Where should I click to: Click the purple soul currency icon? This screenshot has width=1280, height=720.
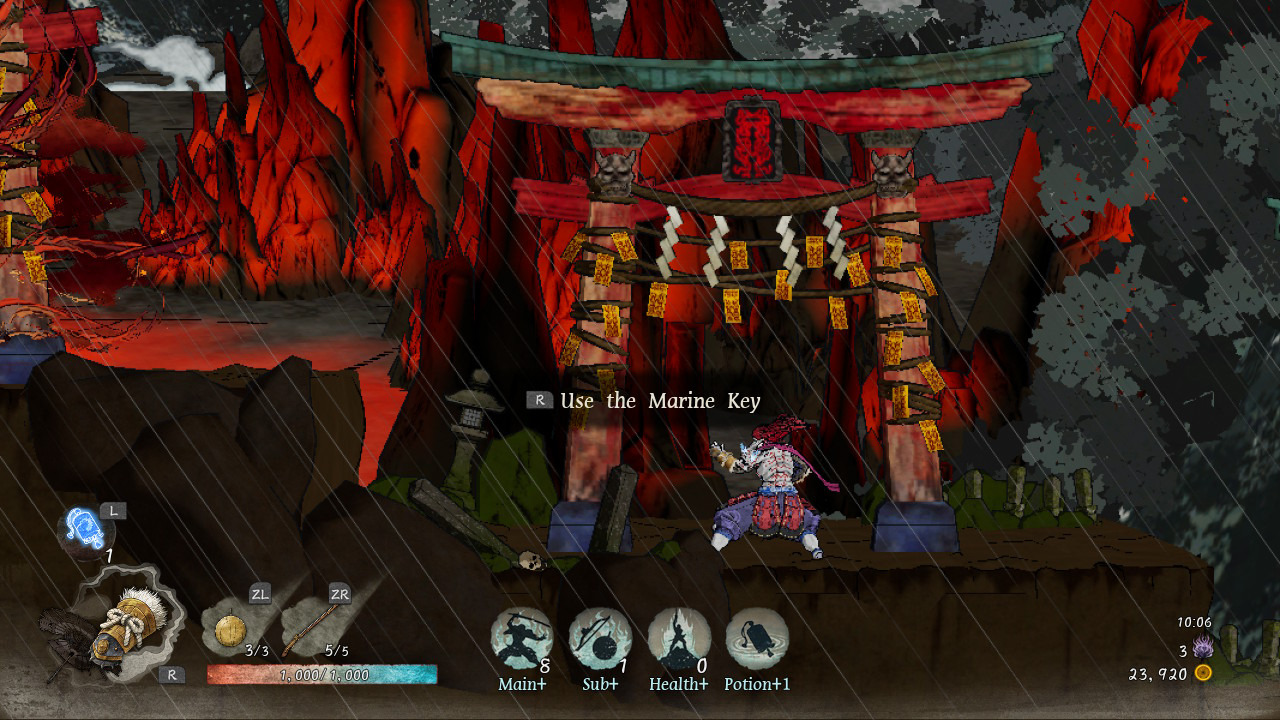(x=1203, y=648)
